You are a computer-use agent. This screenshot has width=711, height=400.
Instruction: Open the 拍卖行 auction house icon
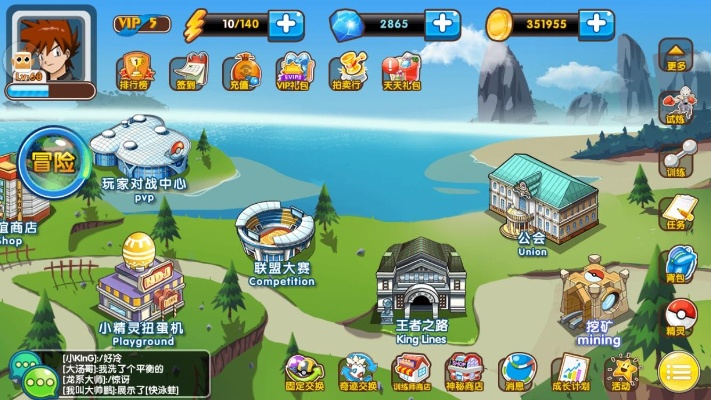coord(346,70)
